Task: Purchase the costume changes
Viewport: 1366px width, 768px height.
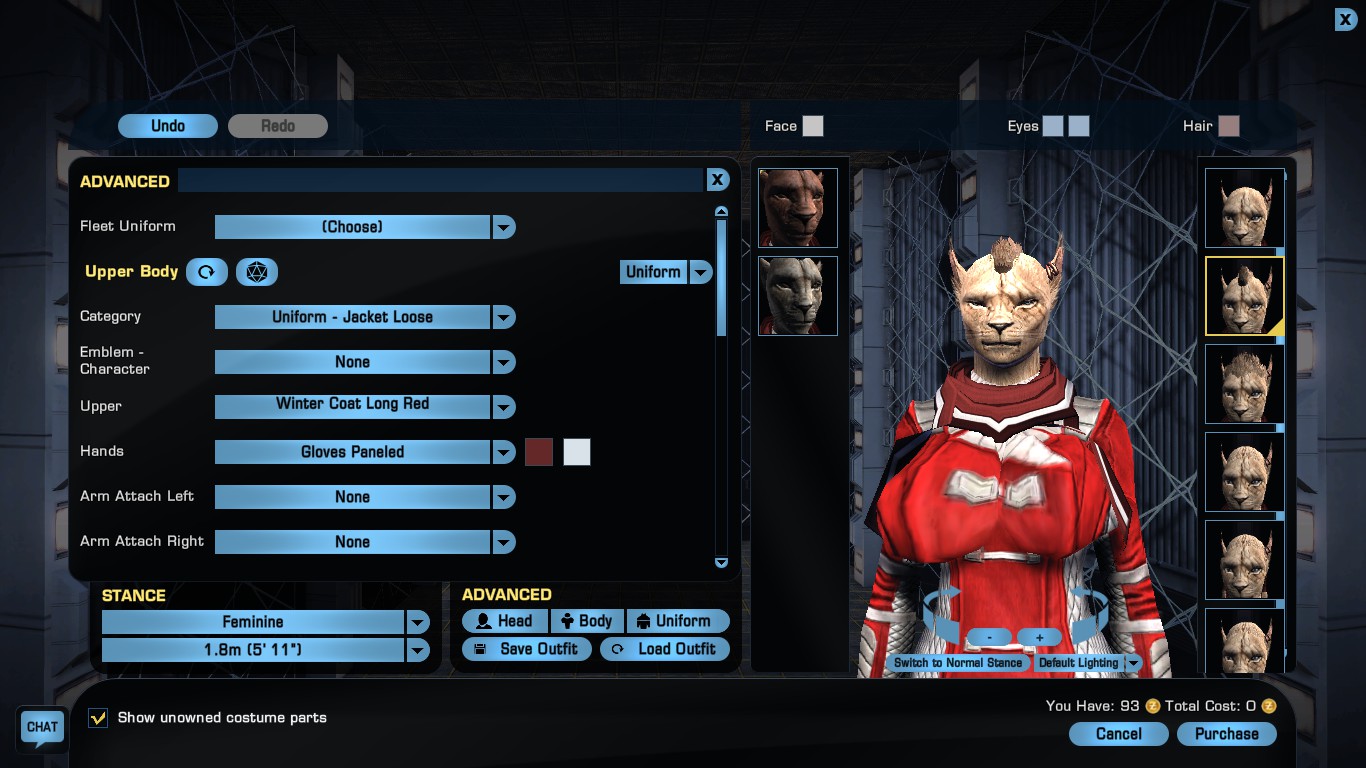Action: tap(1226, 734)
